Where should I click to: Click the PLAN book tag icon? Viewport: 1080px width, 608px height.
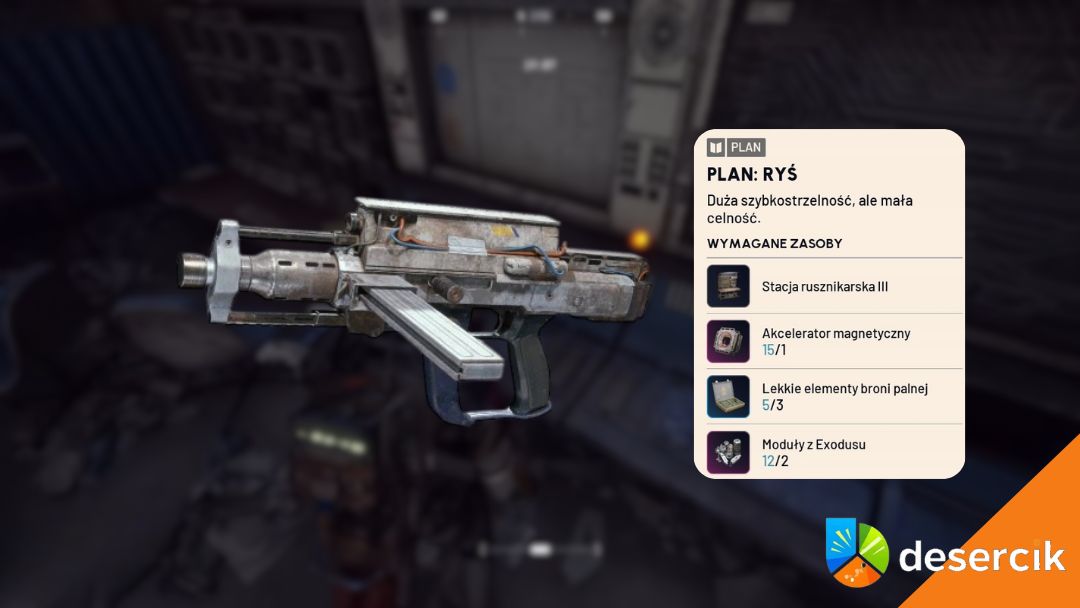click(x=716, y=147)
